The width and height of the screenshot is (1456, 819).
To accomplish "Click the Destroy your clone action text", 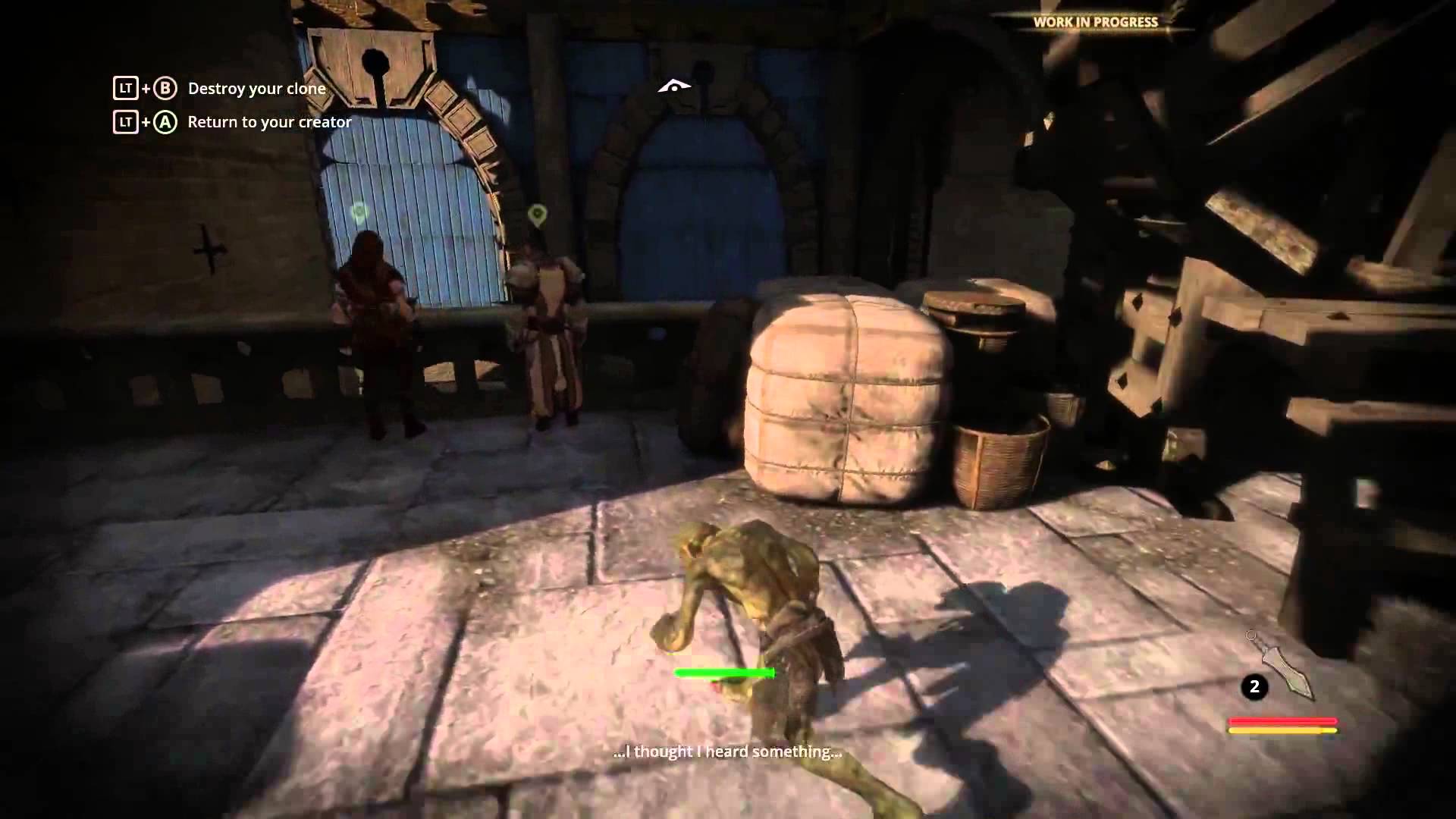I will (256, 89).
